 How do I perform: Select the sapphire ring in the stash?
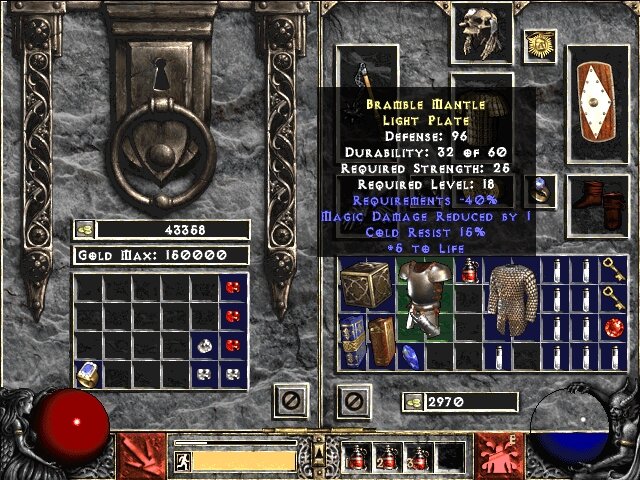pos(87,372)
